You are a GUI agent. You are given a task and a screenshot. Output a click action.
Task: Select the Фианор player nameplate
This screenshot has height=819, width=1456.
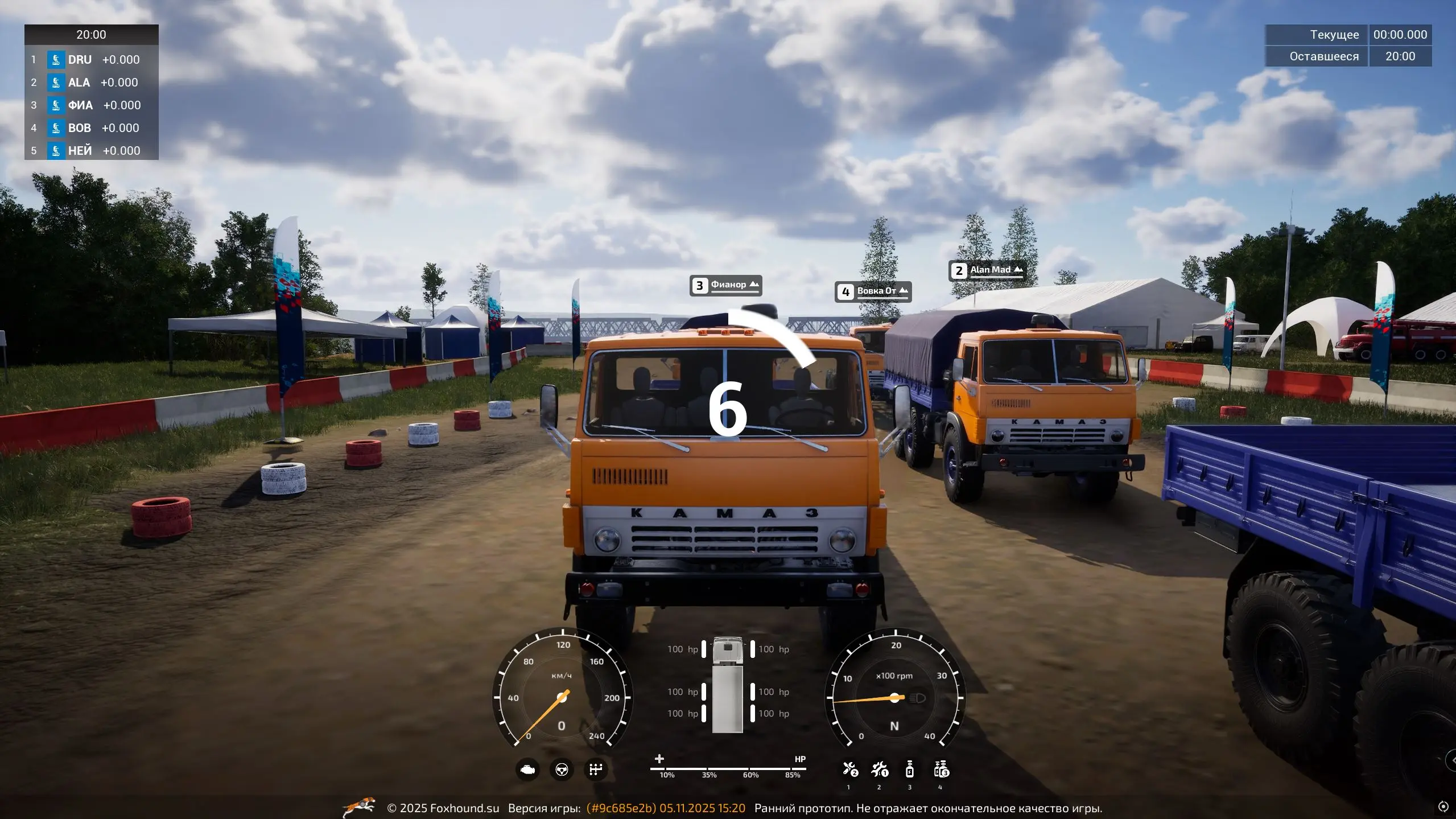point(726,285)
